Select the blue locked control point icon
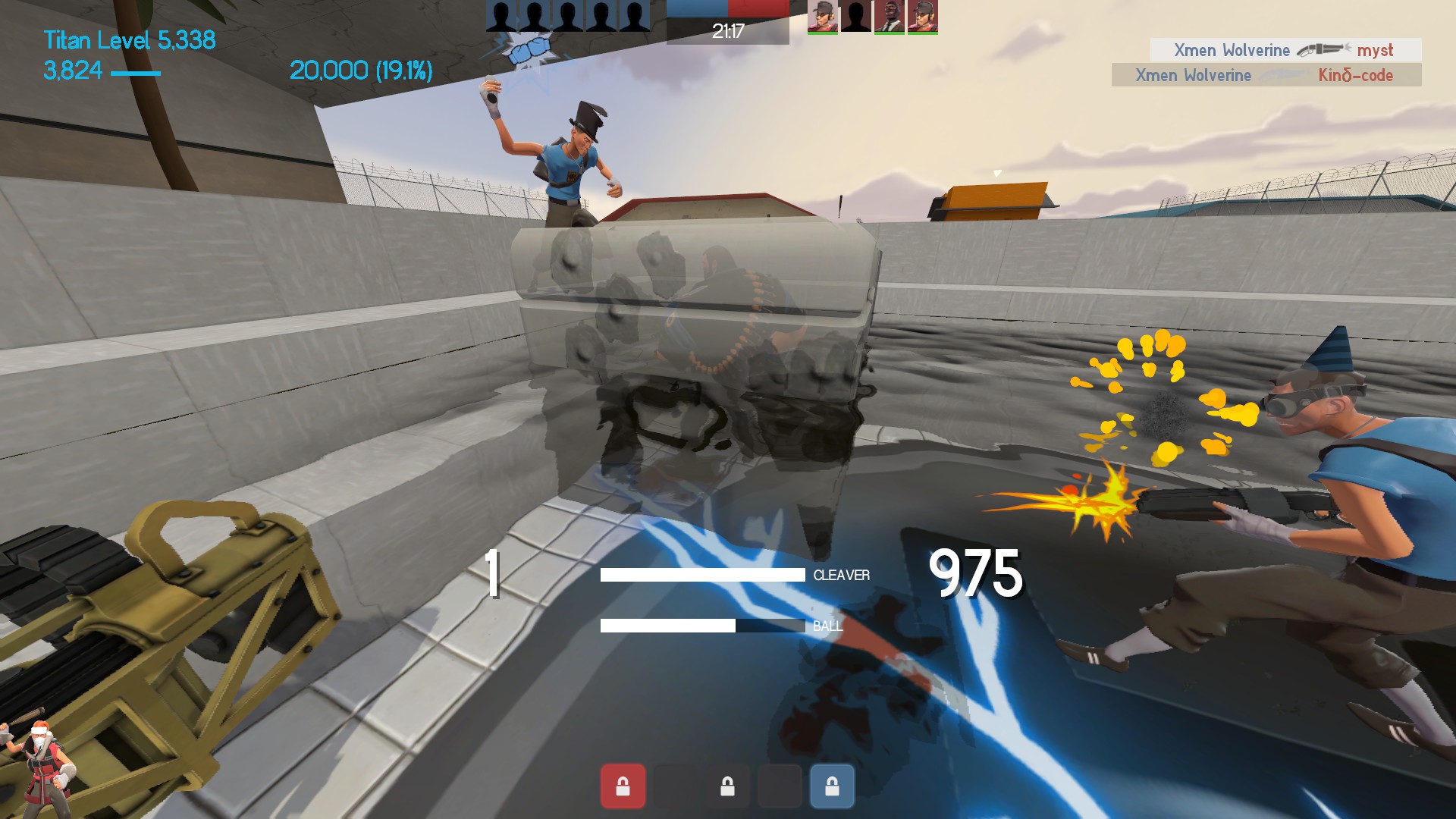This screenshot has width=1456, height=819. pos(832,786)
